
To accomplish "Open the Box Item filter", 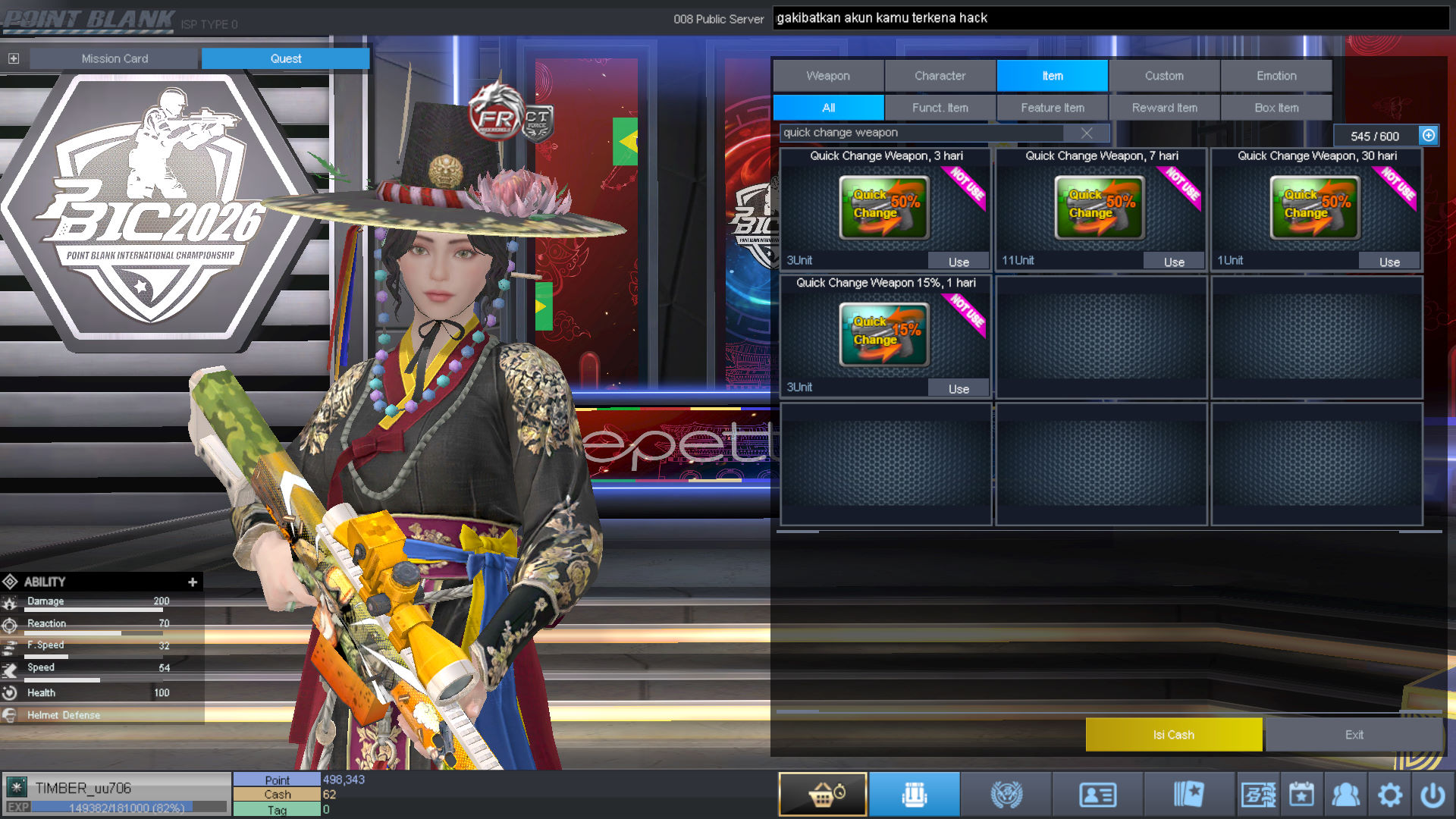I will (1276, 108).
